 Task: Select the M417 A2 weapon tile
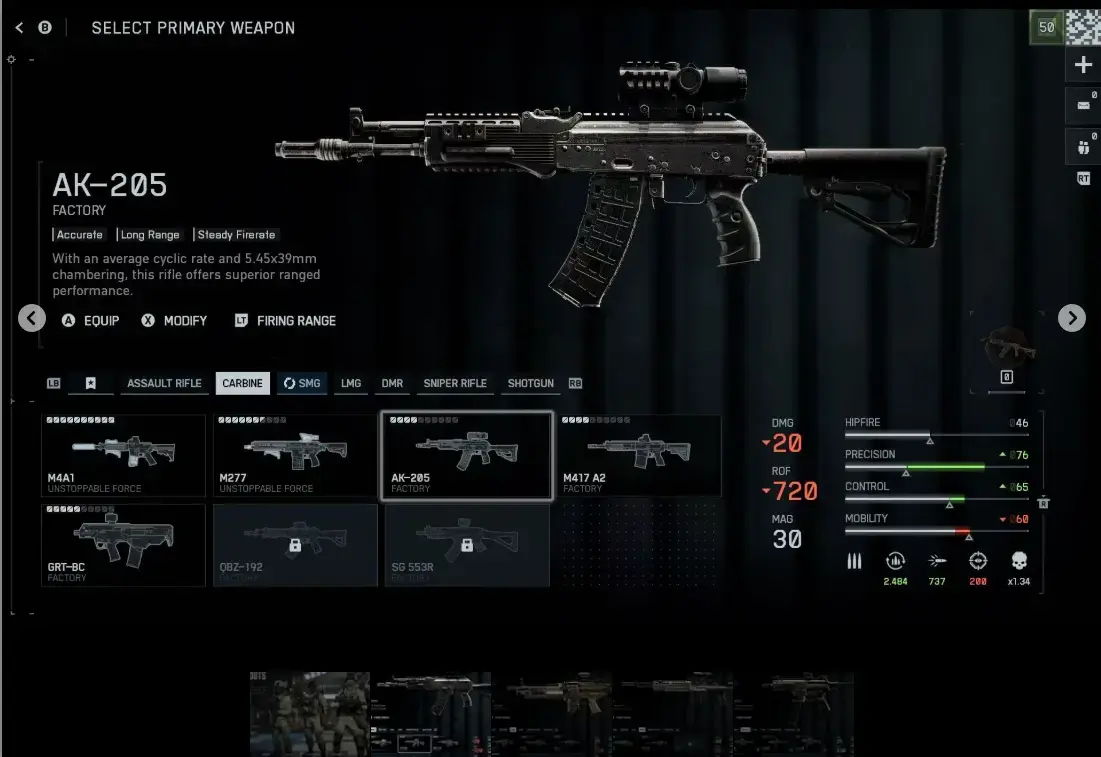point(639,455)
